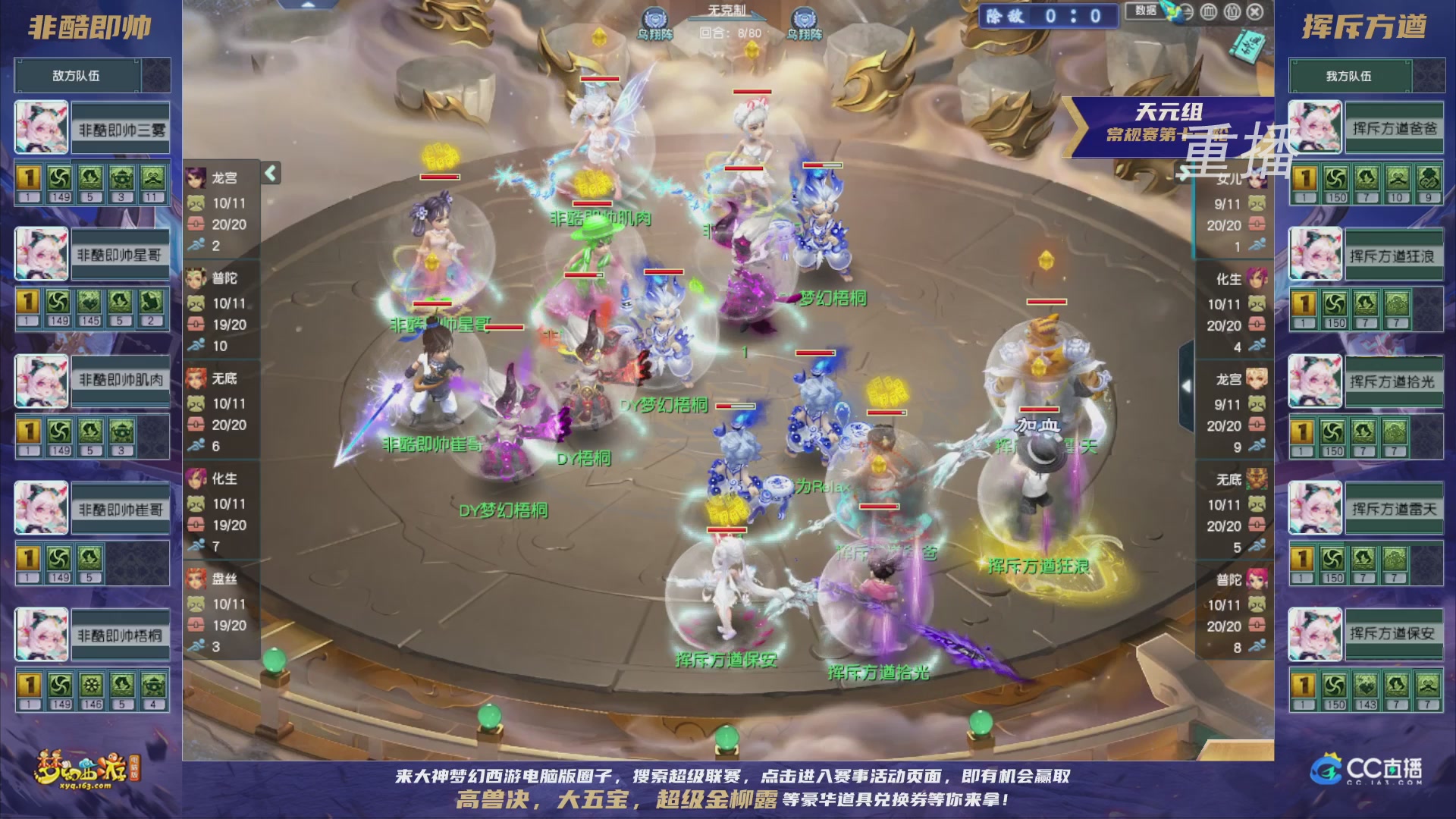
Task: Collapse the 女儿 status panel chevron
Action: tap(1183, 173)
